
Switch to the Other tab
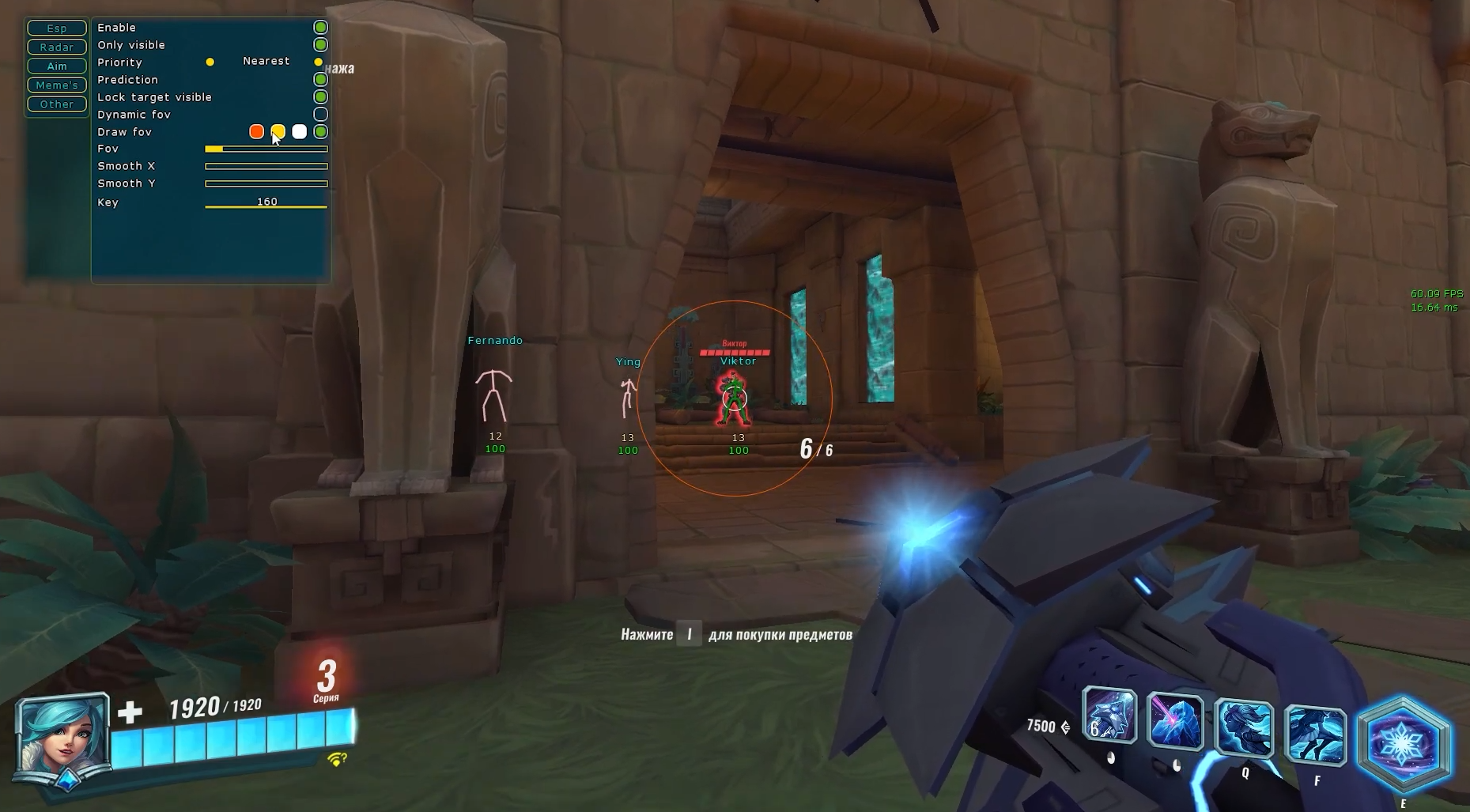pyautogui.click(x=57, y=104)
